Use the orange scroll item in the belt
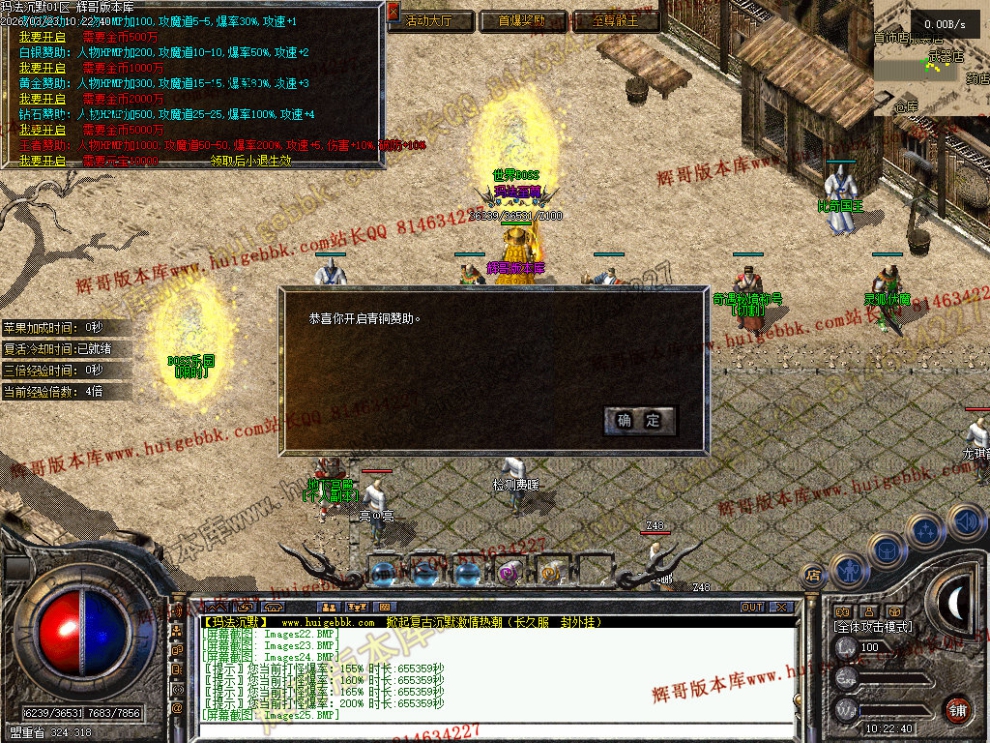This screenshot has height=743, width=990. [x=550, y=573]
